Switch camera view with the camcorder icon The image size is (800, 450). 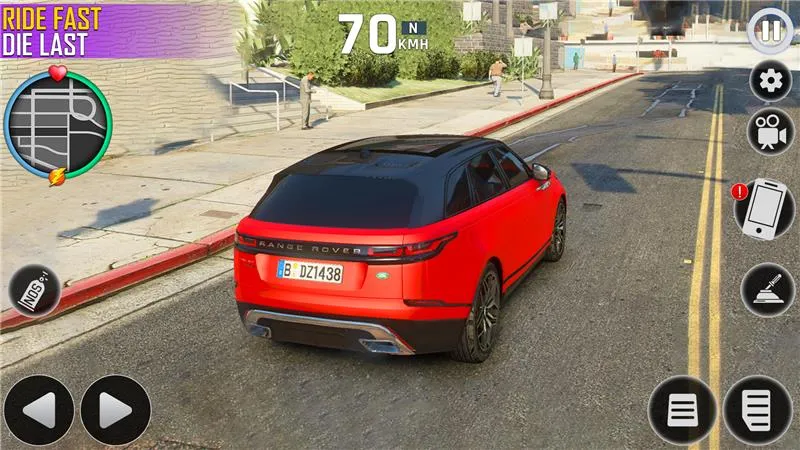click(x=770, y=131)
